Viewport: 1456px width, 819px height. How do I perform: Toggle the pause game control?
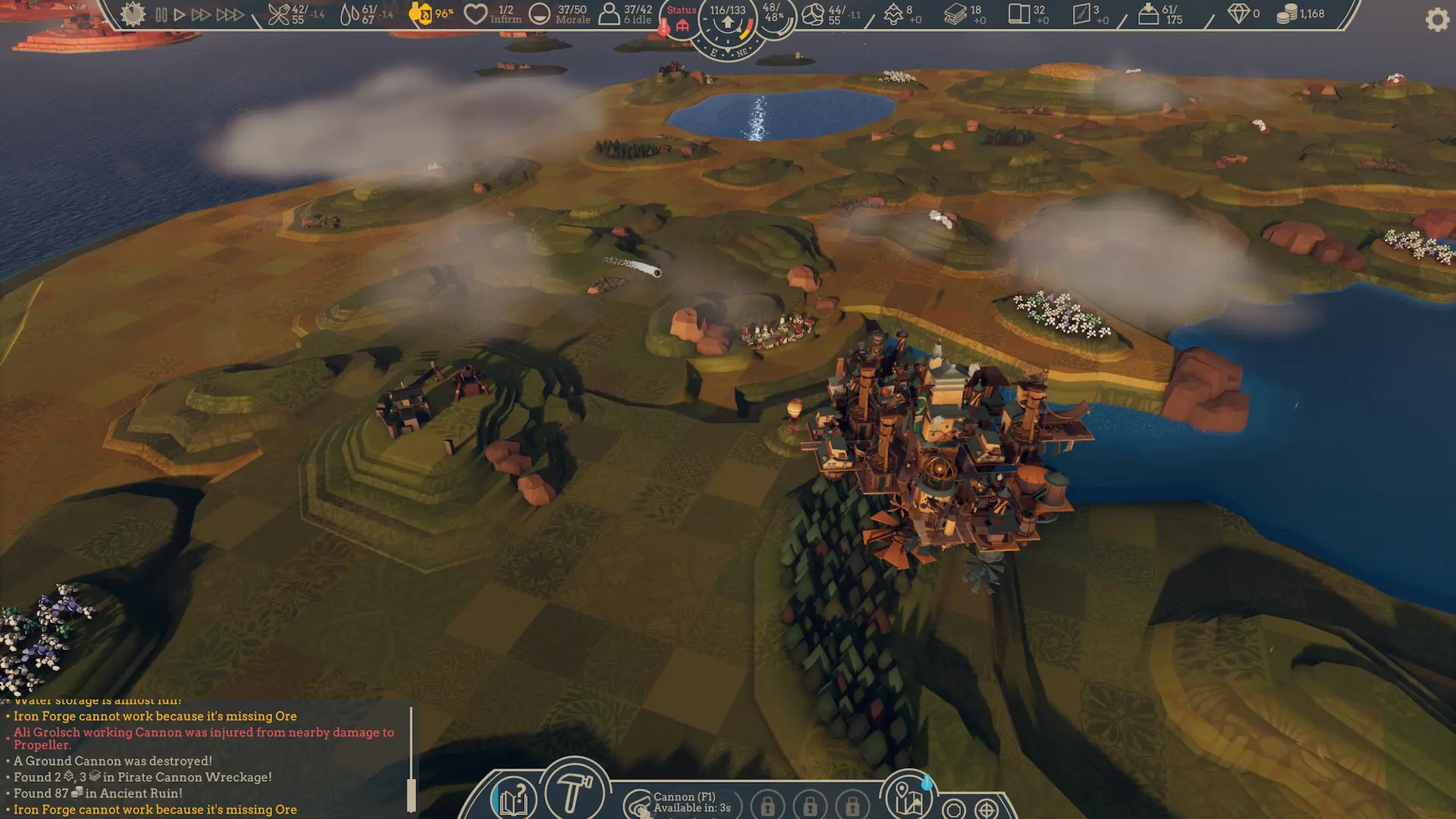pyautogui.click(x=161, y=13)
